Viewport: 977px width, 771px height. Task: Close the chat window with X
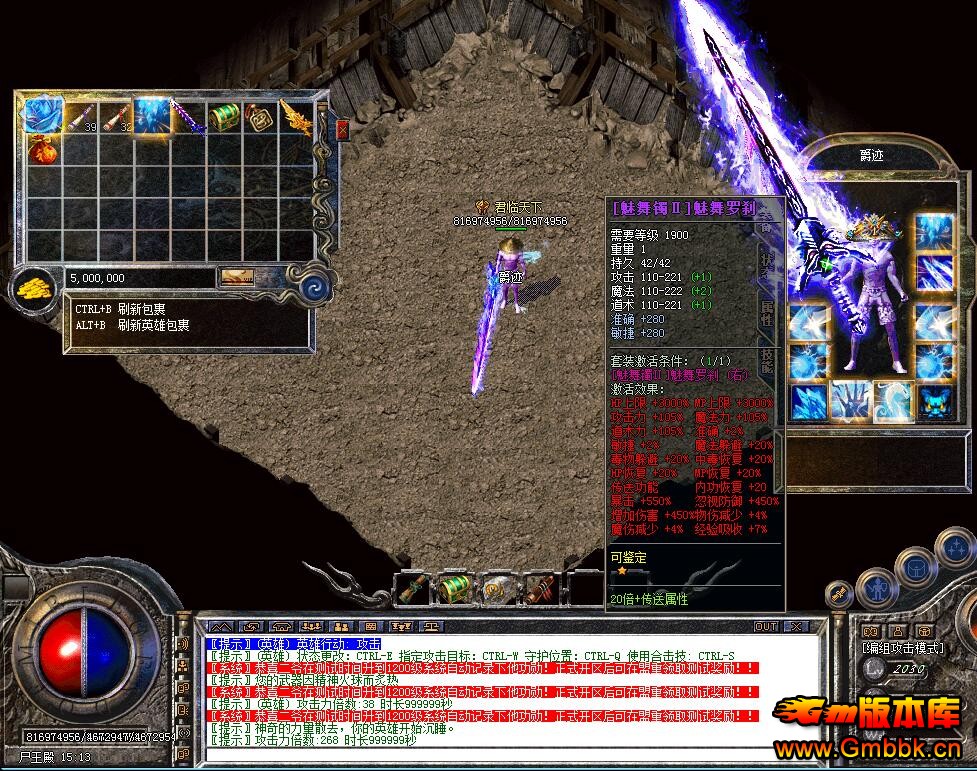coord(795,627)
